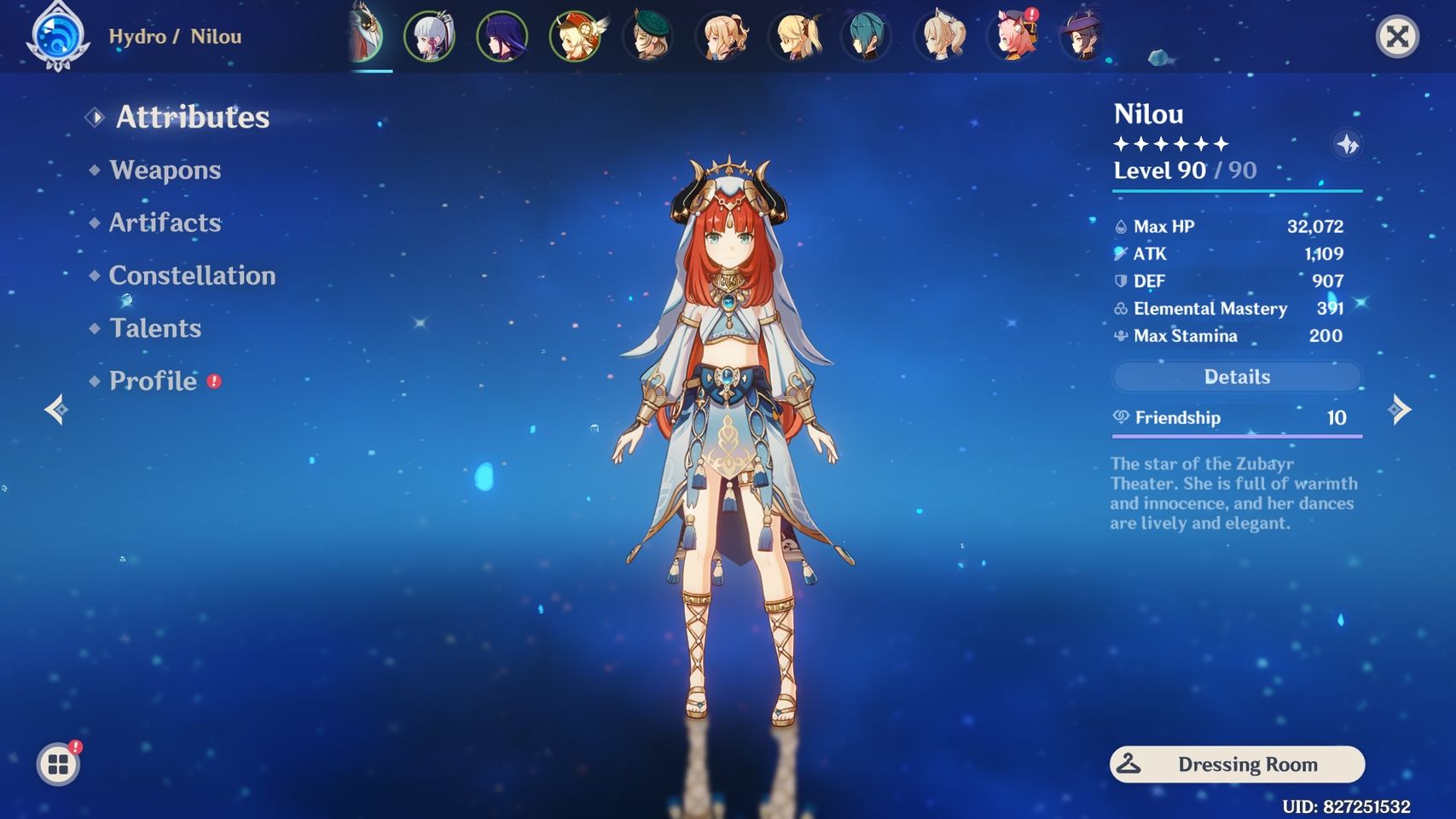Switch to the Weapons section
This screenshot has width=1456, height=819.
[164, 171]
